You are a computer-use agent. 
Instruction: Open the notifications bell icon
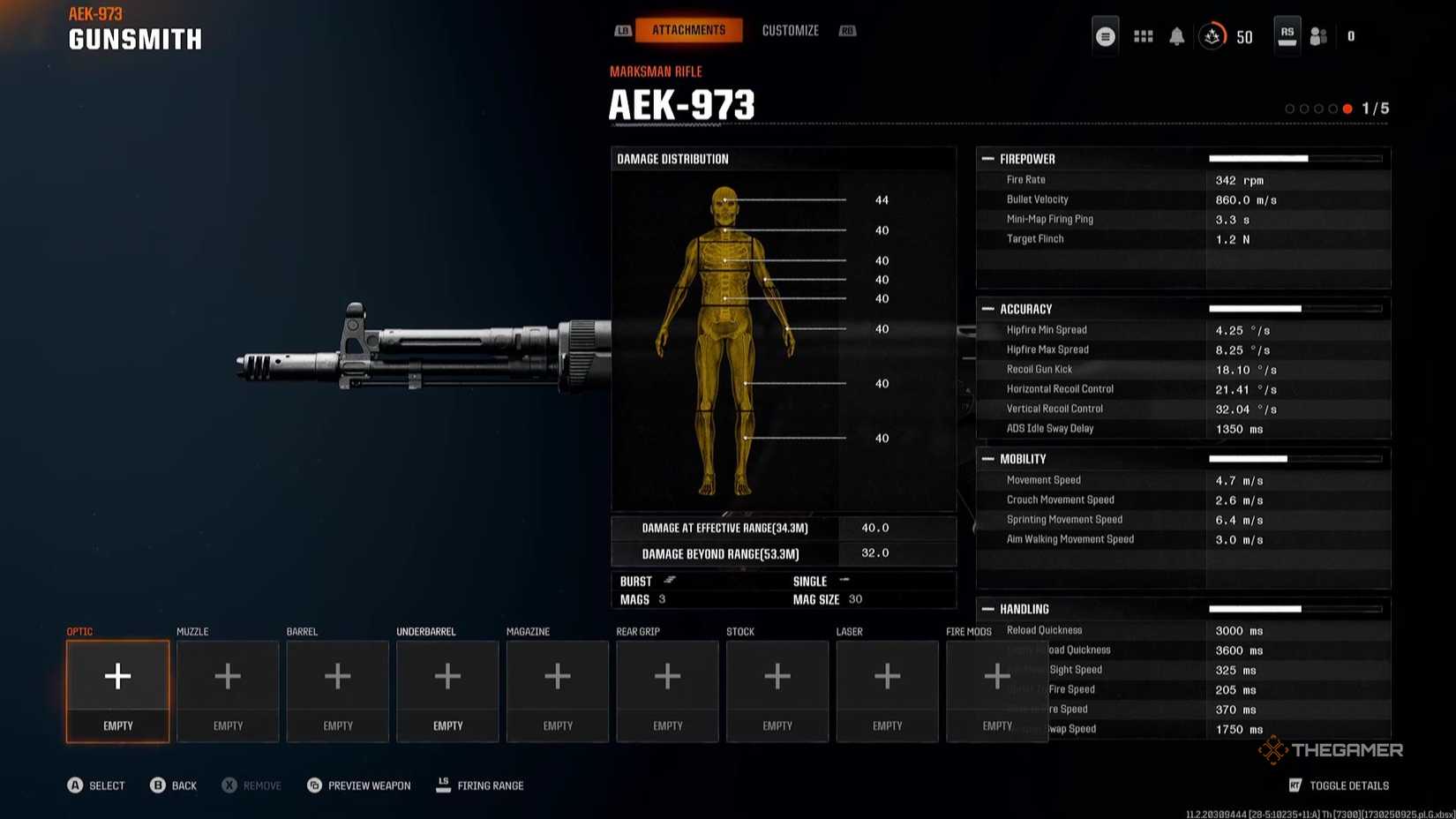pos(1176,36)
